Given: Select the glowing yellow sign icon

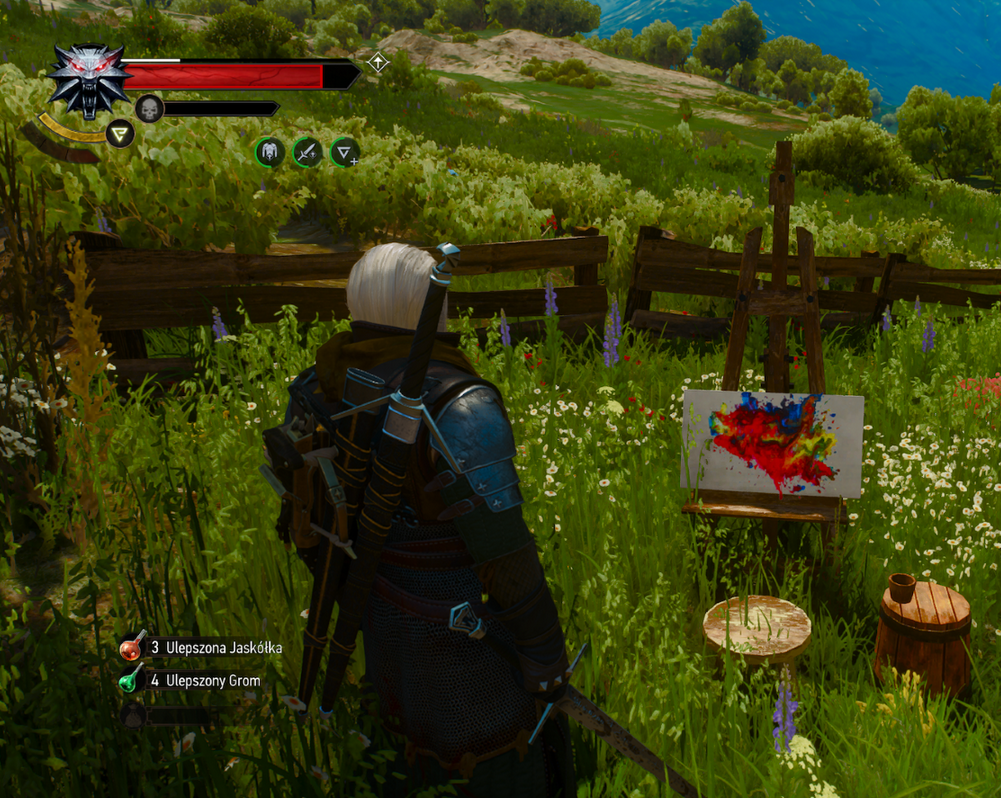Looking at the screenshot, I should (120, 133).
